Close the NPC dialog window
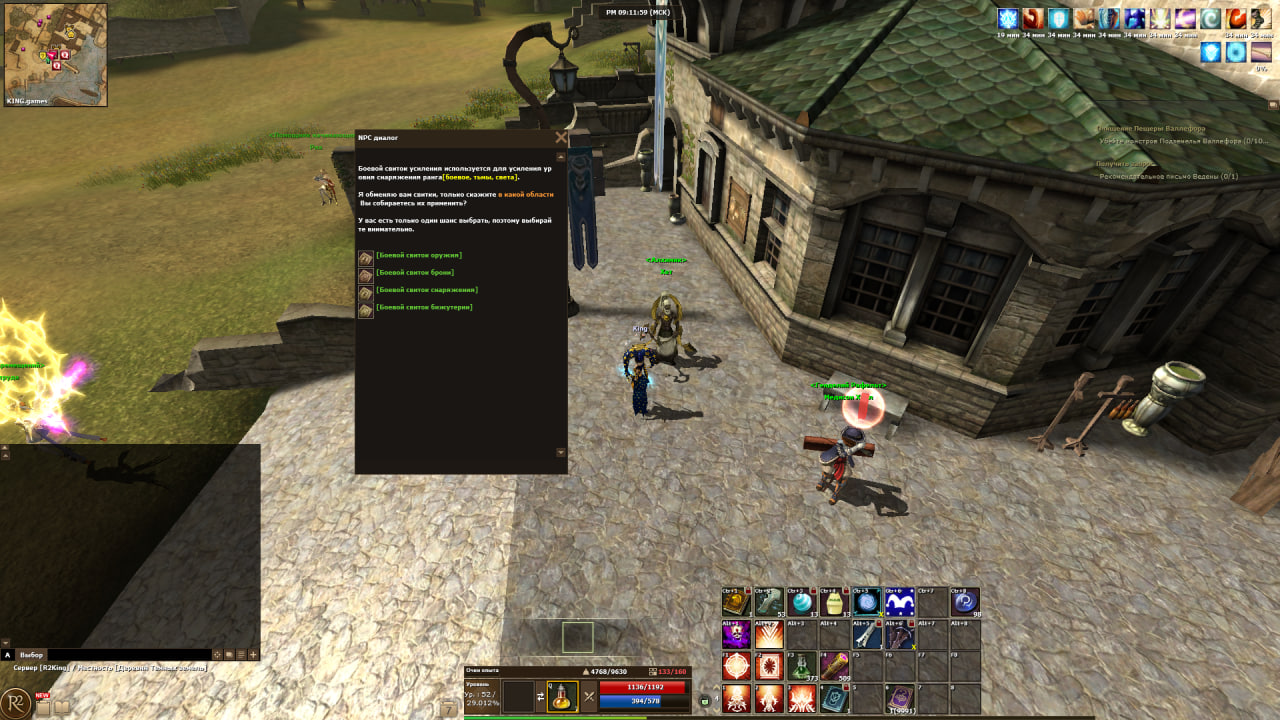The width and height of the screenshot is (1280, 720). [561, 138]
